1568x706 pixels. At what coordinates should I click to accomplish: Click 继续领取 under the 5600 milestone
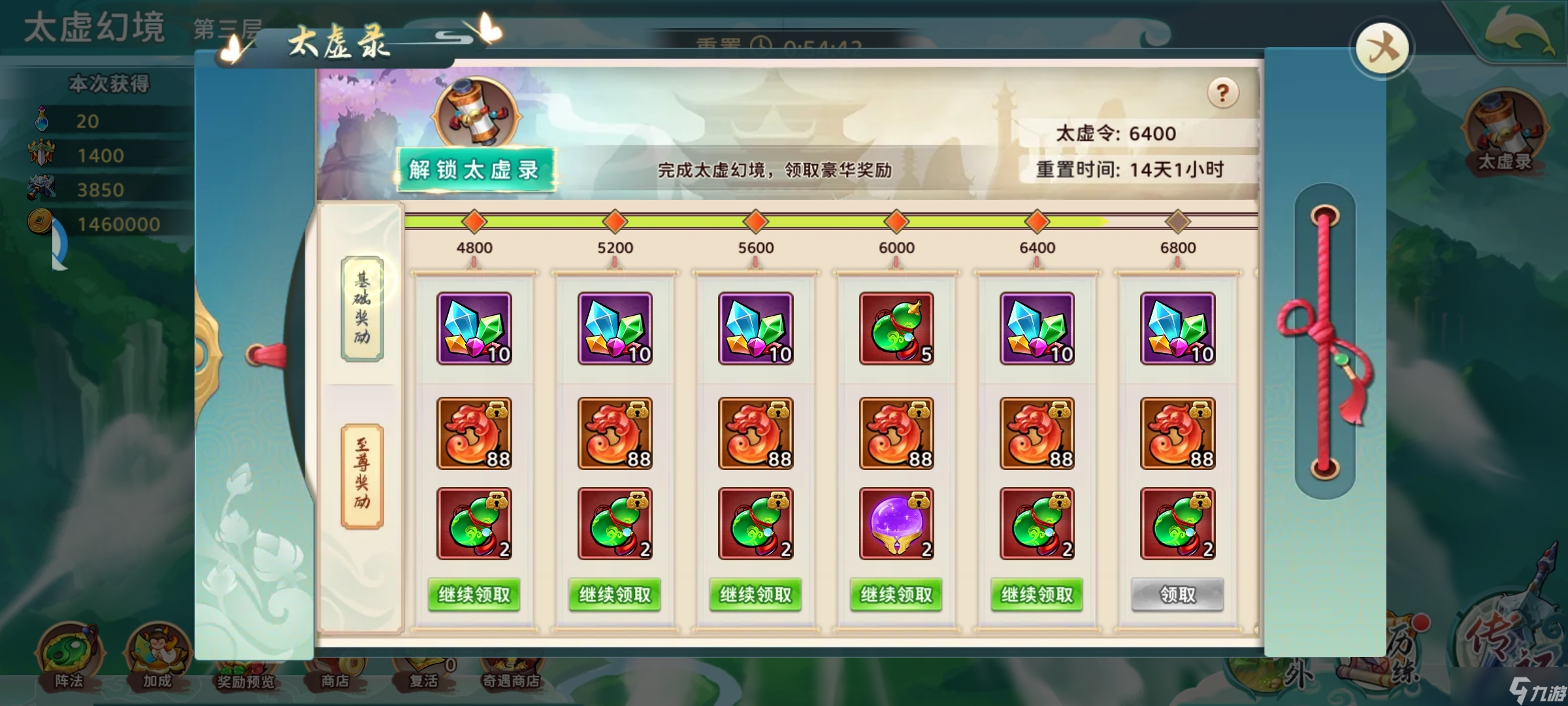[x=755, y=595]
